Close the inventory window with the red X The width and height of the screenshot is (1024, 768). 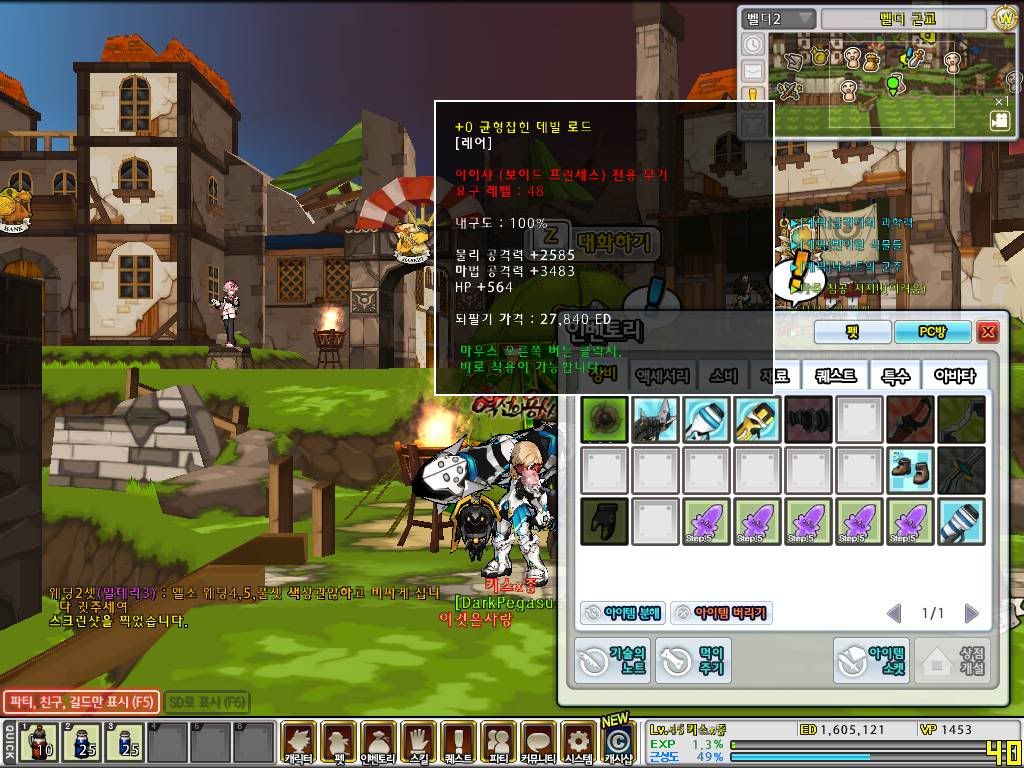tap(988, 332)
